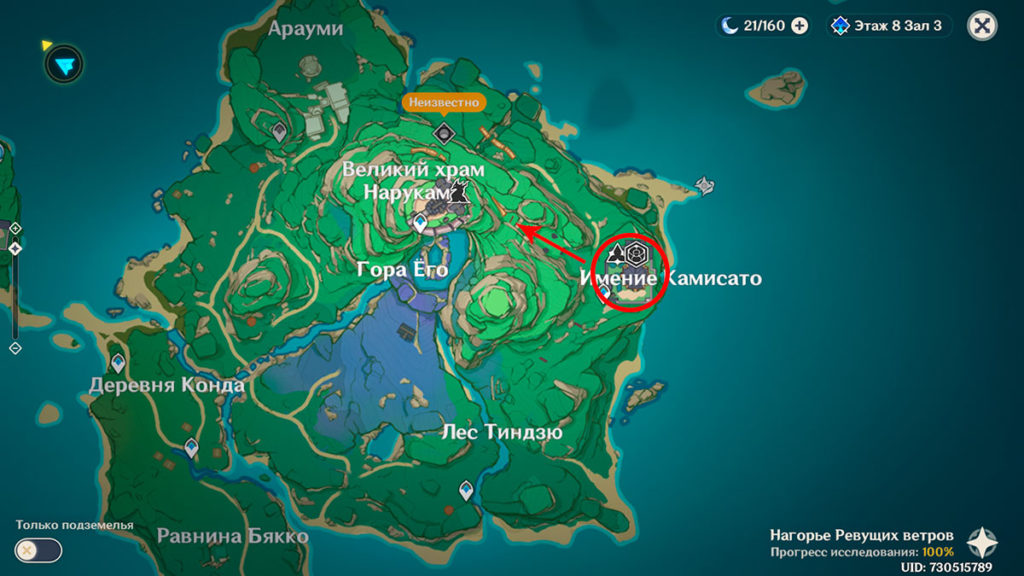This screenshot has height=576, width=1024.
Task: Toggle the 'Только подземелья' switch
Action: (x=38, y=550)
